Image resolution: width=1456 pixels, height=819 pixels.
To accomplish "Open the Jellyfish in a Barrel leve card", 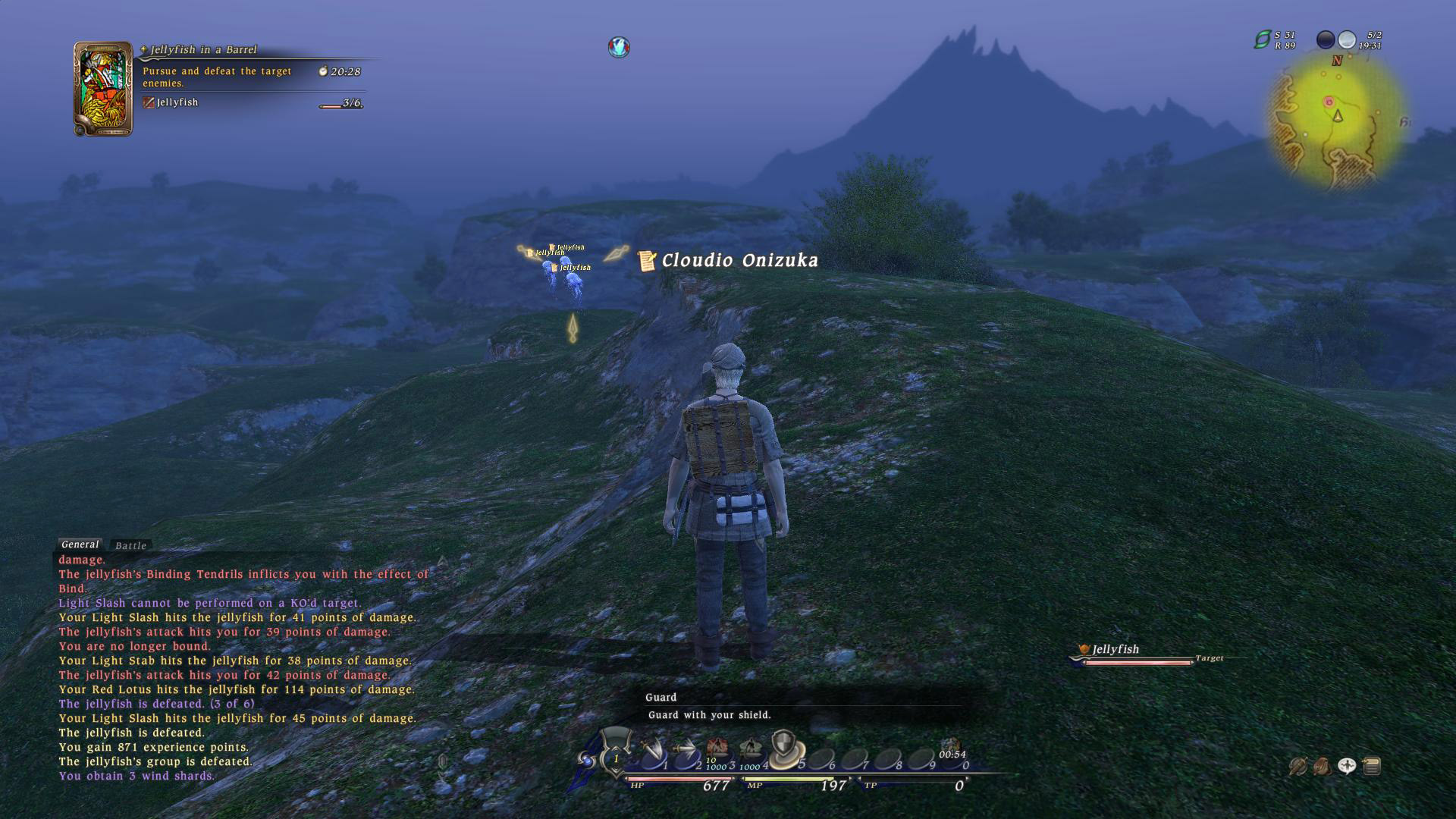I will 103,89.
